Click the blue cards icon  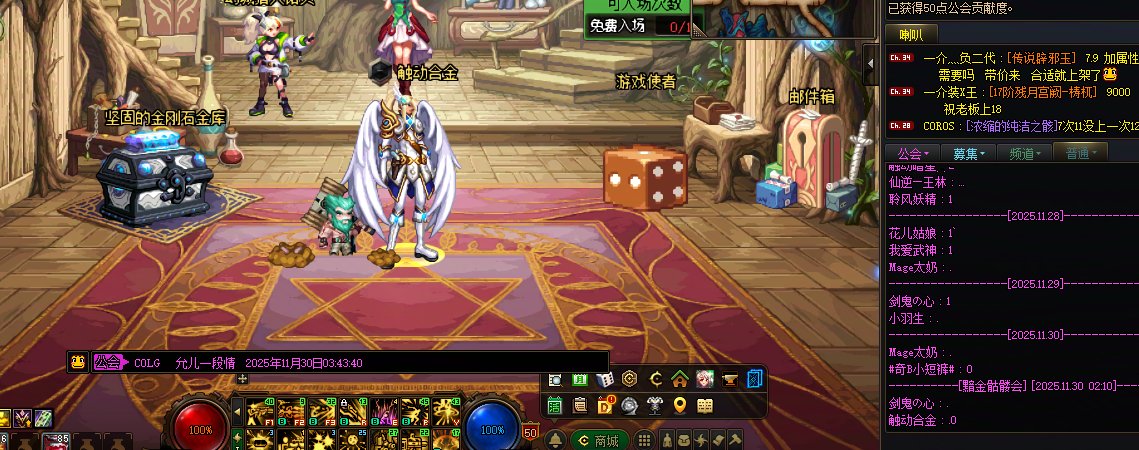(x=755, y=379)
